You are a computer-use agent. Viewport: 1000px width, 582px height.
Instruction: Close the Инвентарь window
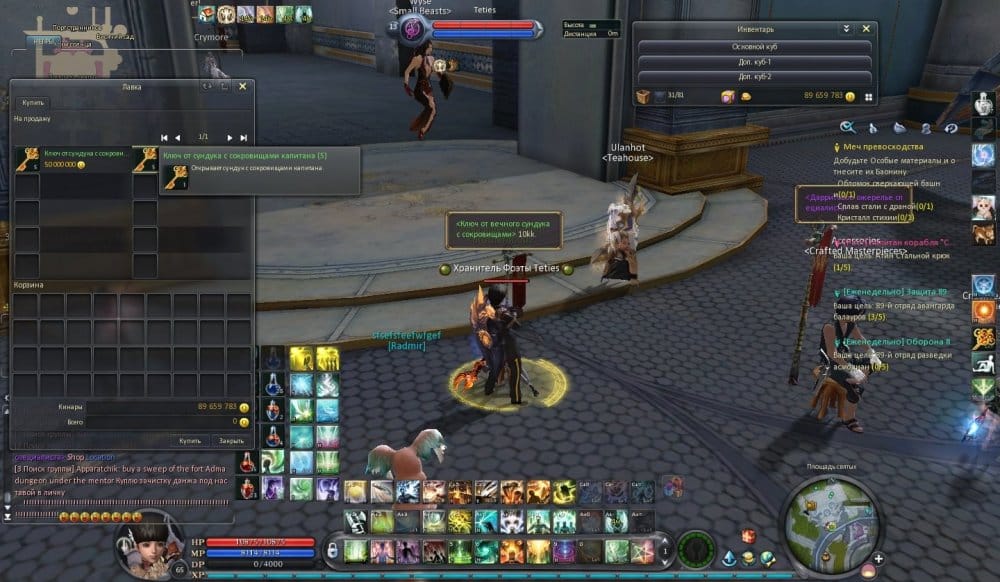click(866, 29)
